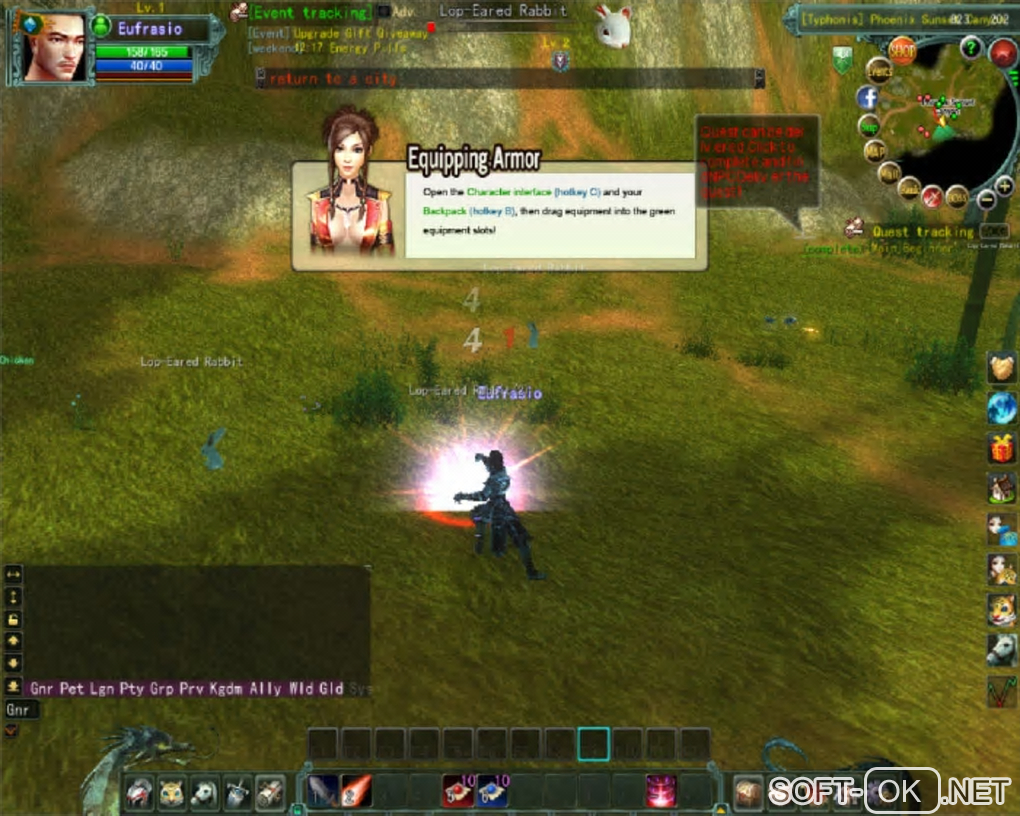Image resolution: width=1020 pixels, height=816 pixels.
Task: Click the green question mark help button
Action: tap(969, 47)
